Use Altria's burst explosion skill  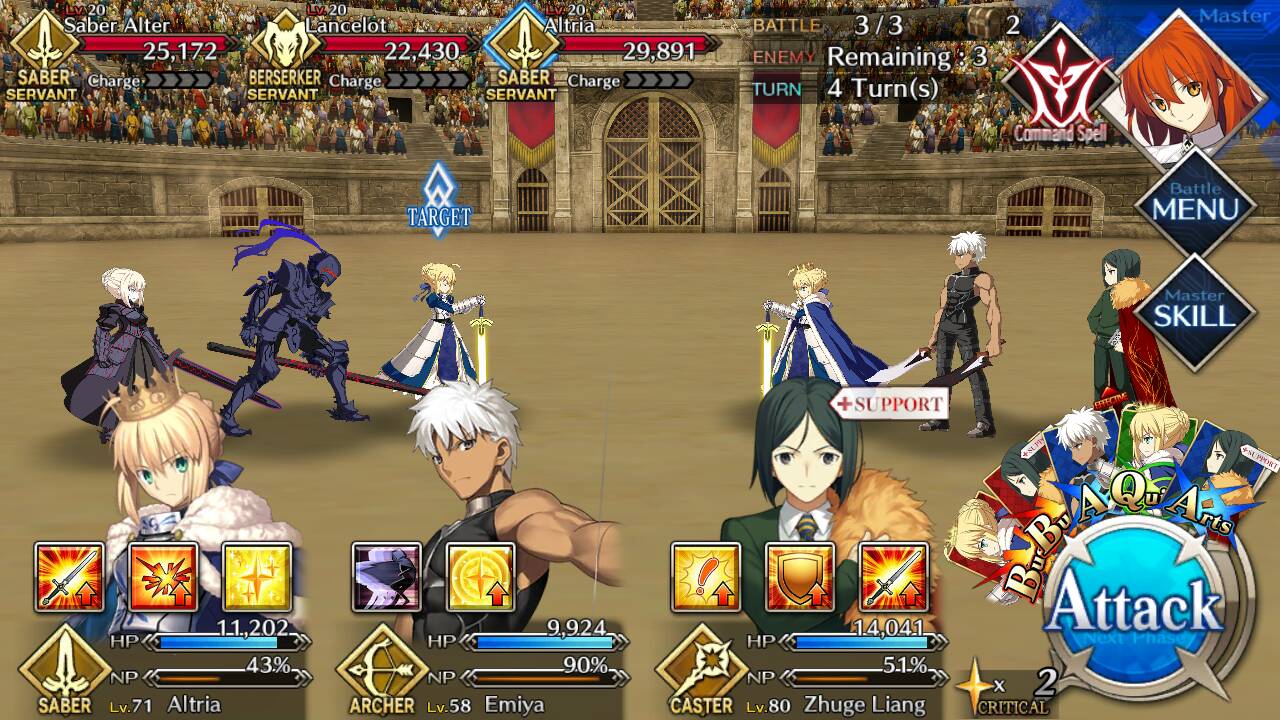pos(163,577)
